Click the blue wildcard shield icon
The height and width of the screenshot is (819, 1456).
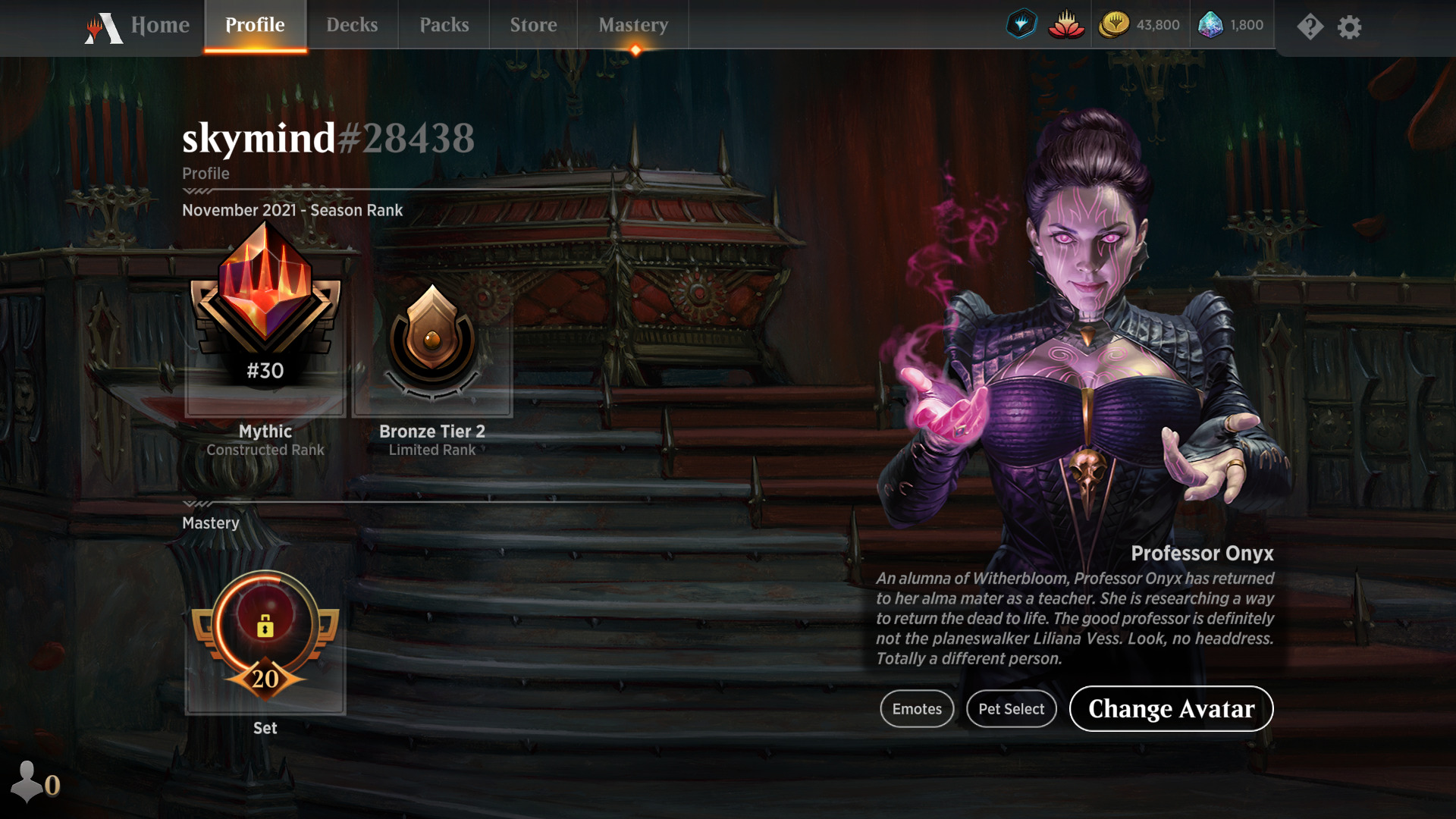[x=1021, y=25]
